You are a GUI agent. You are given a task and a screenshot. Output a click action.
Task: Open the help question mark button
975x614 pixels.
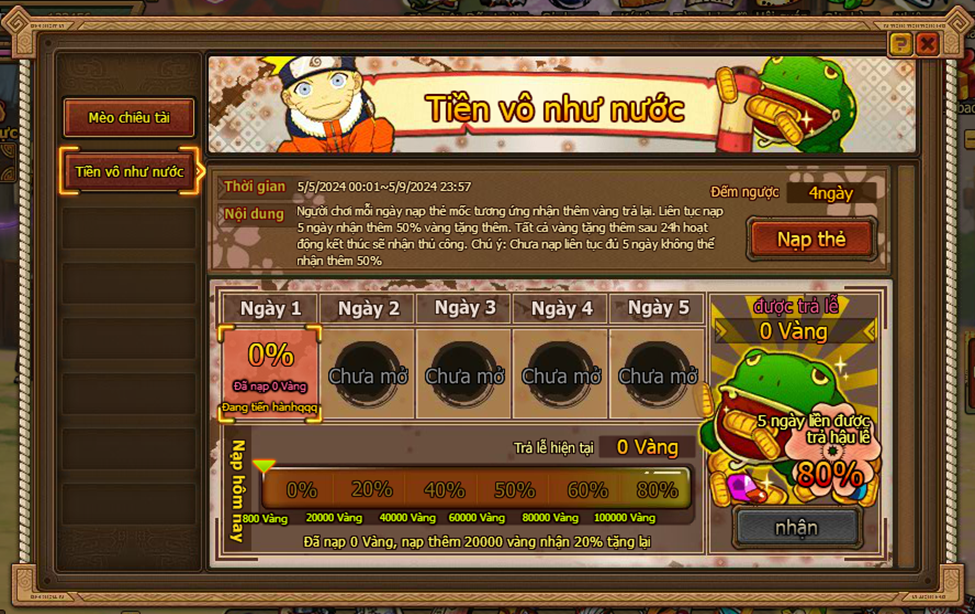point(900,43)
